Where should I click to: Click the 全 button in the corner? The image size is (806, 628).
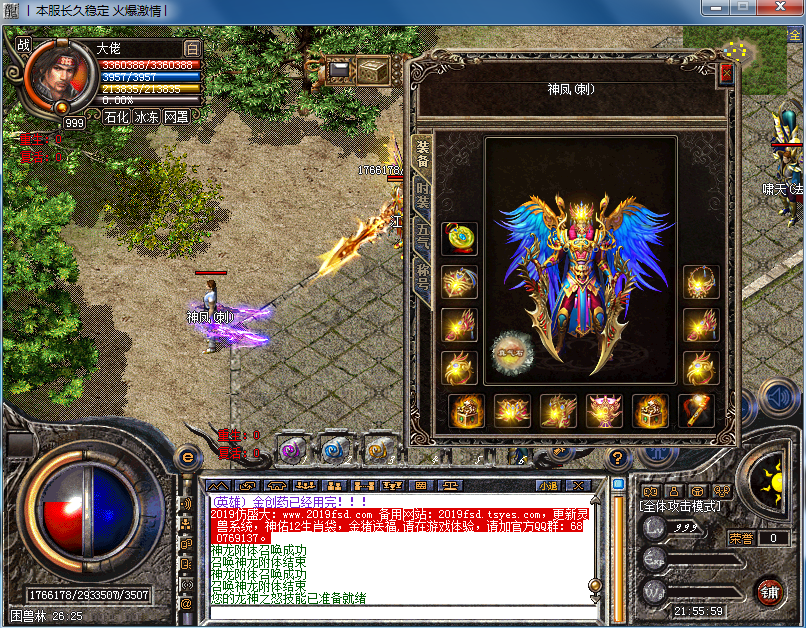[794, 36]
